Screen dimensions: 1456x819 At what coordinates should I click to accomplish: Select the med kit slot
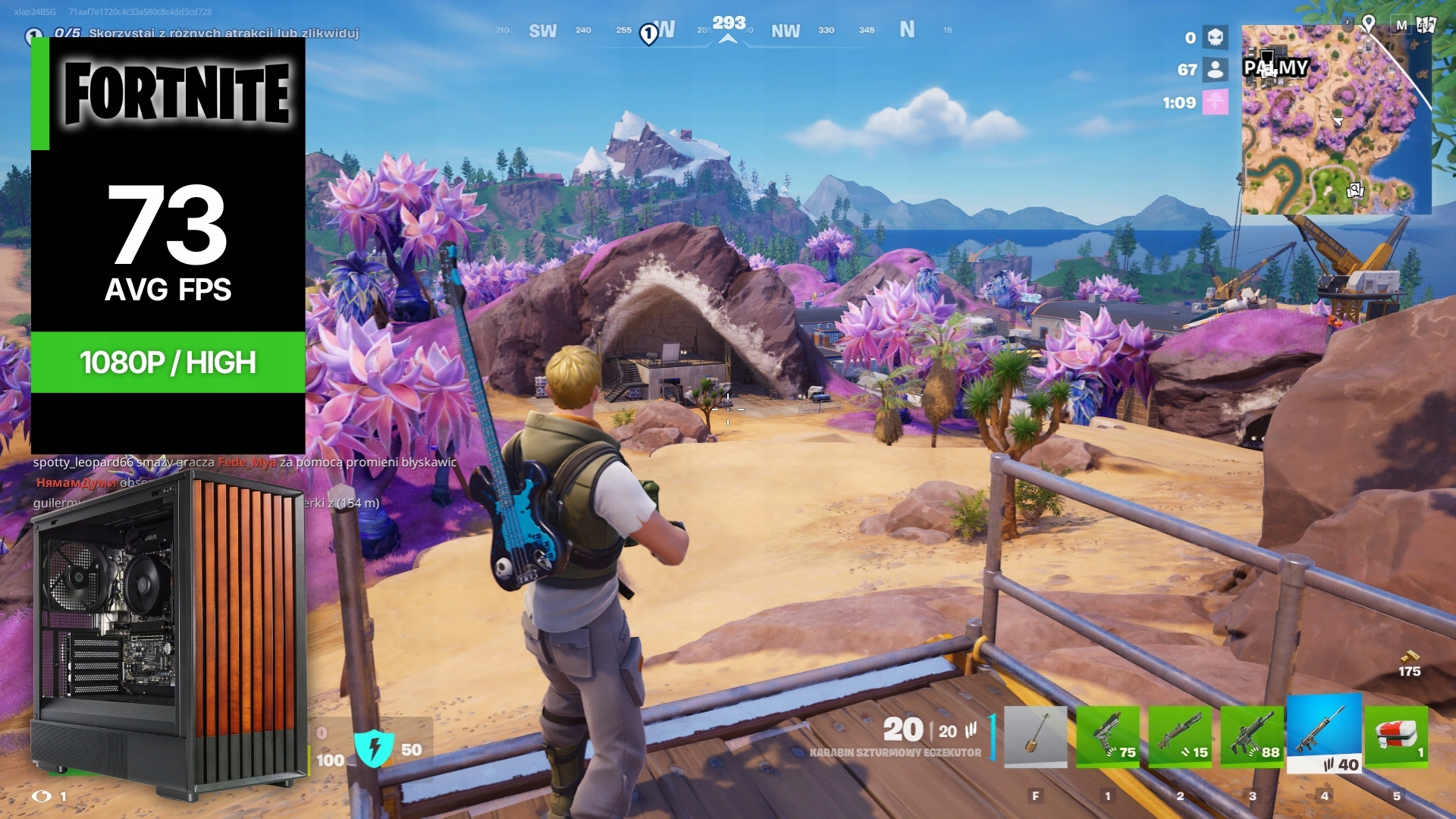pyautogui.click(x=1396, y=736)
